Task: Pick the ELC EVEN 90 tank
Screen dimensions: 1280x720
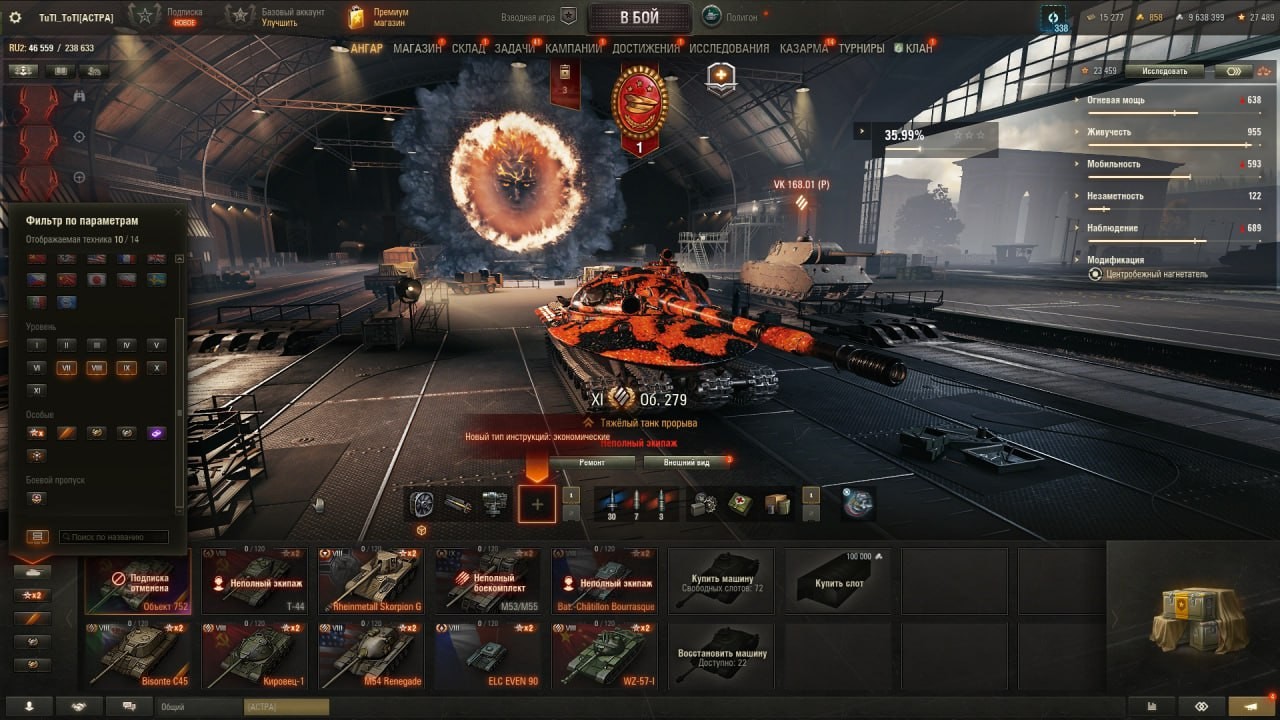Action: coord(488,655)
